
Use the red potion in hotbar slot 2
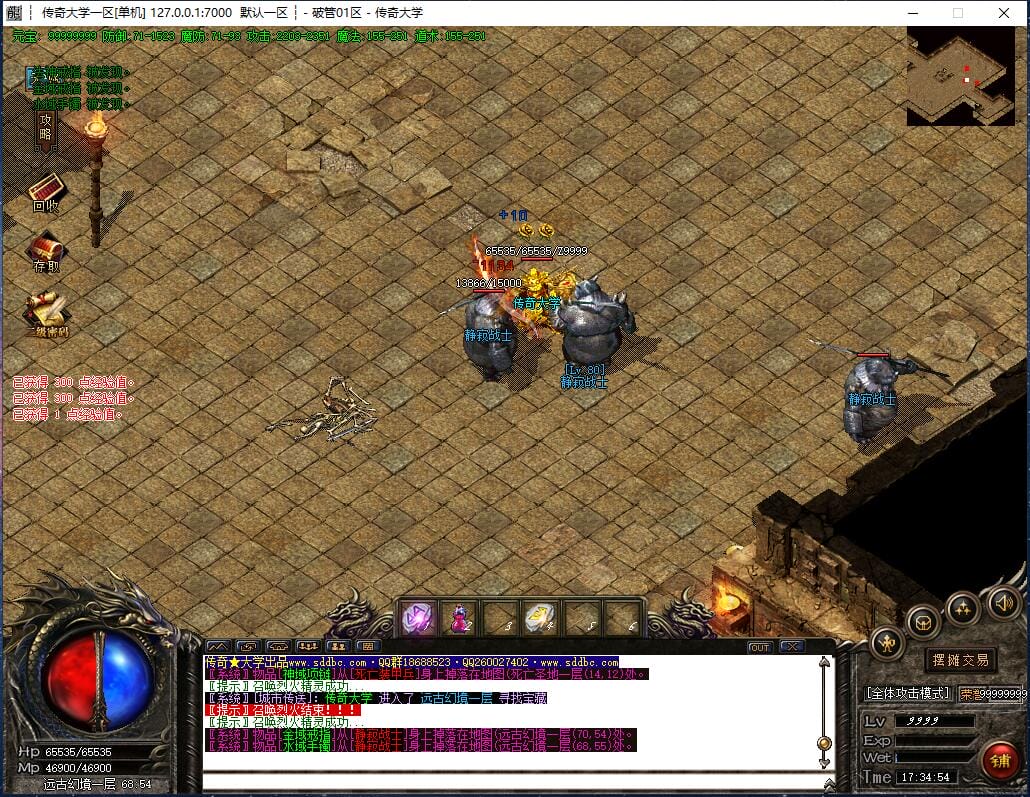point(459,619)
